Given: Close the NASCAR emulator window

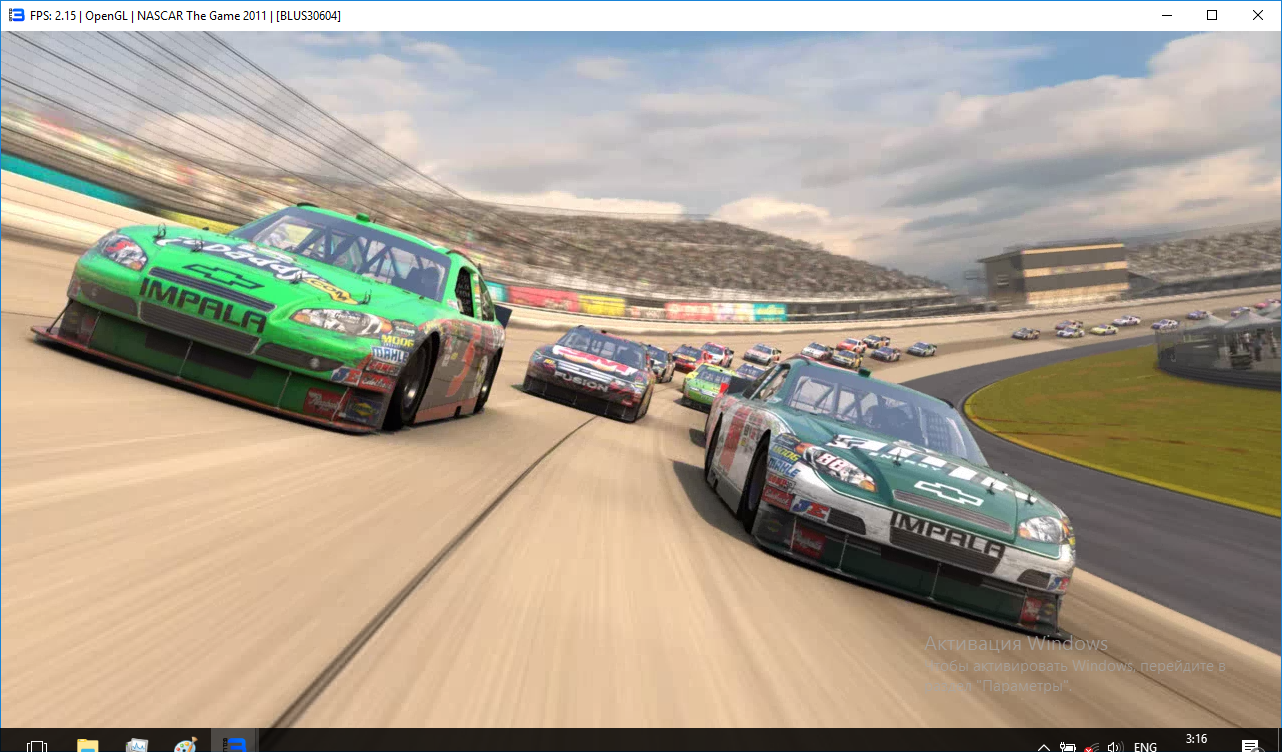Looking at the screenshot, I should coord(1258,15).
